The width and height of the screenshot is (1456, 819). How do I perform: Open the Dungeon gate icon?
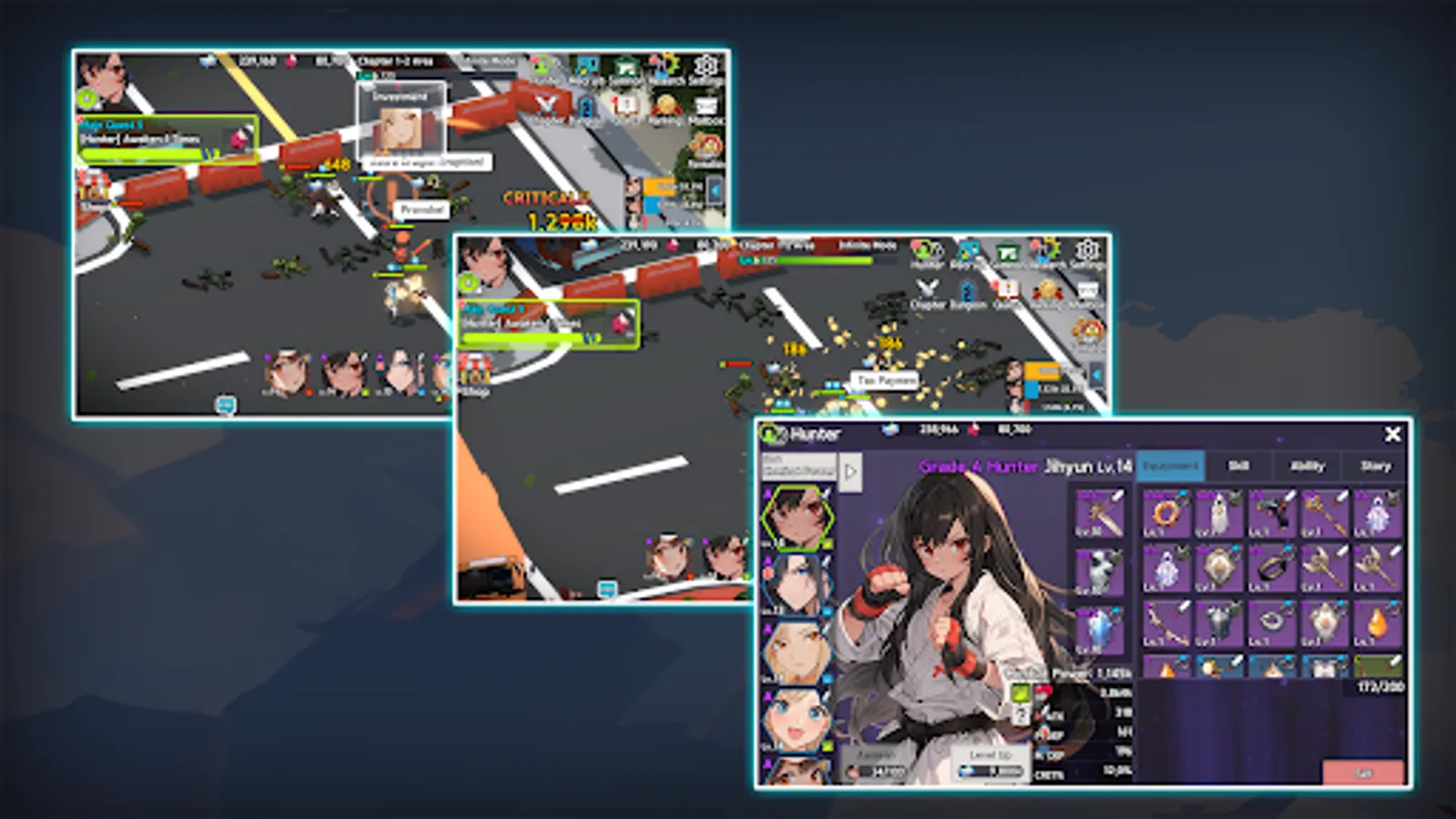pos(965,289)
